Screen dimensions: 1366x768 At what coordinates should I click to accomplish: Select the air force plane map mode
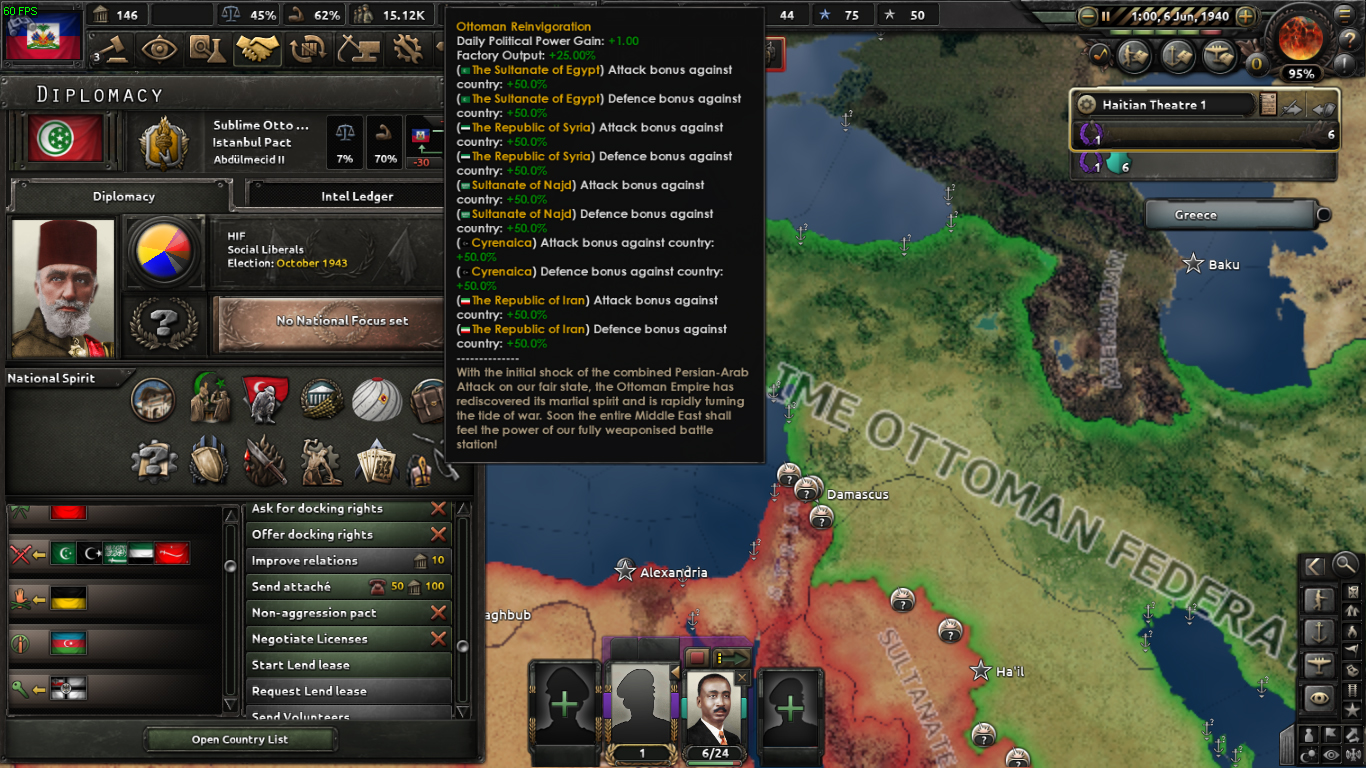[x=1318, y=663]
